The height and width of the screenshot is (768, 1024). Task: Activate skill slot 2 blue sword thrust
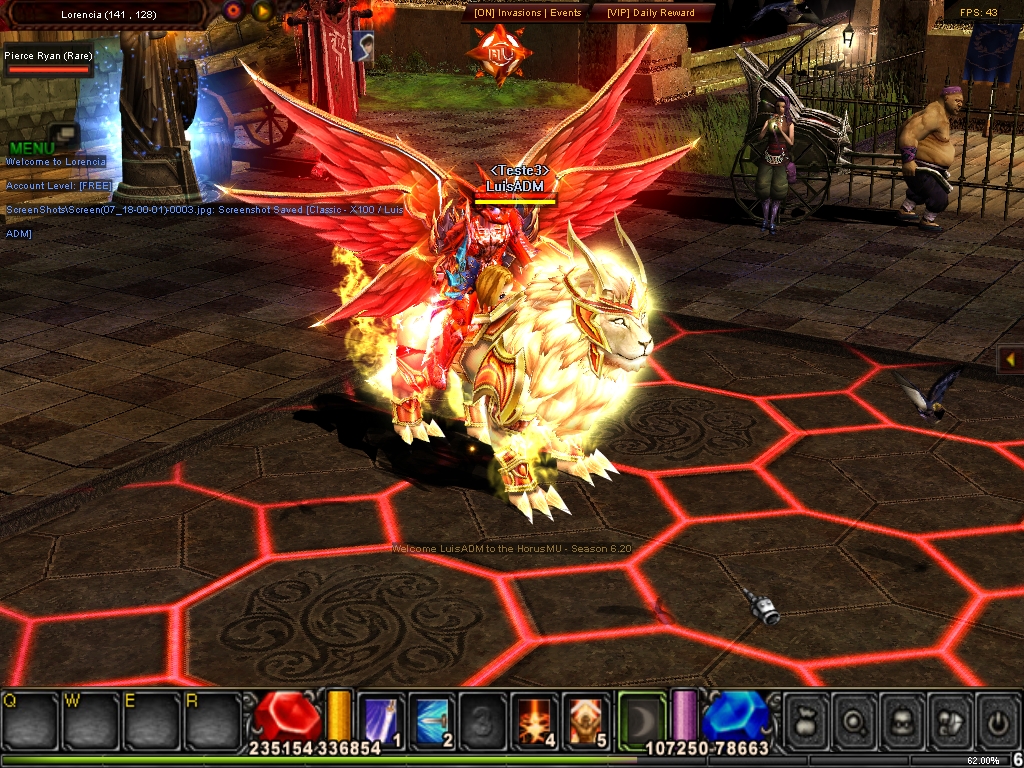pyautogui.click(x=432, y=718)
